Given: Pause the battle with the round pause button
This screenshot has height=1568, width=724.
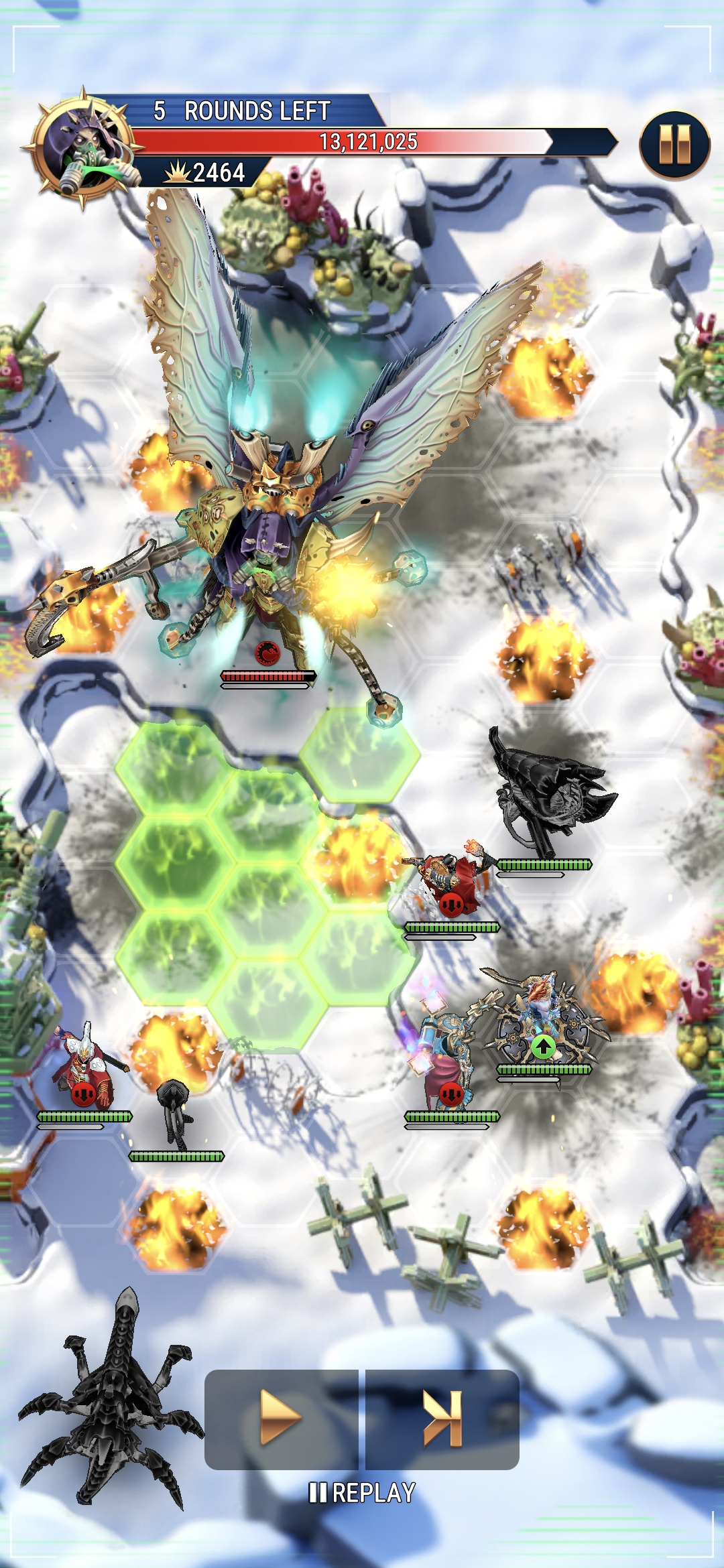Looking at the screenshot, I should coord(674,145).
